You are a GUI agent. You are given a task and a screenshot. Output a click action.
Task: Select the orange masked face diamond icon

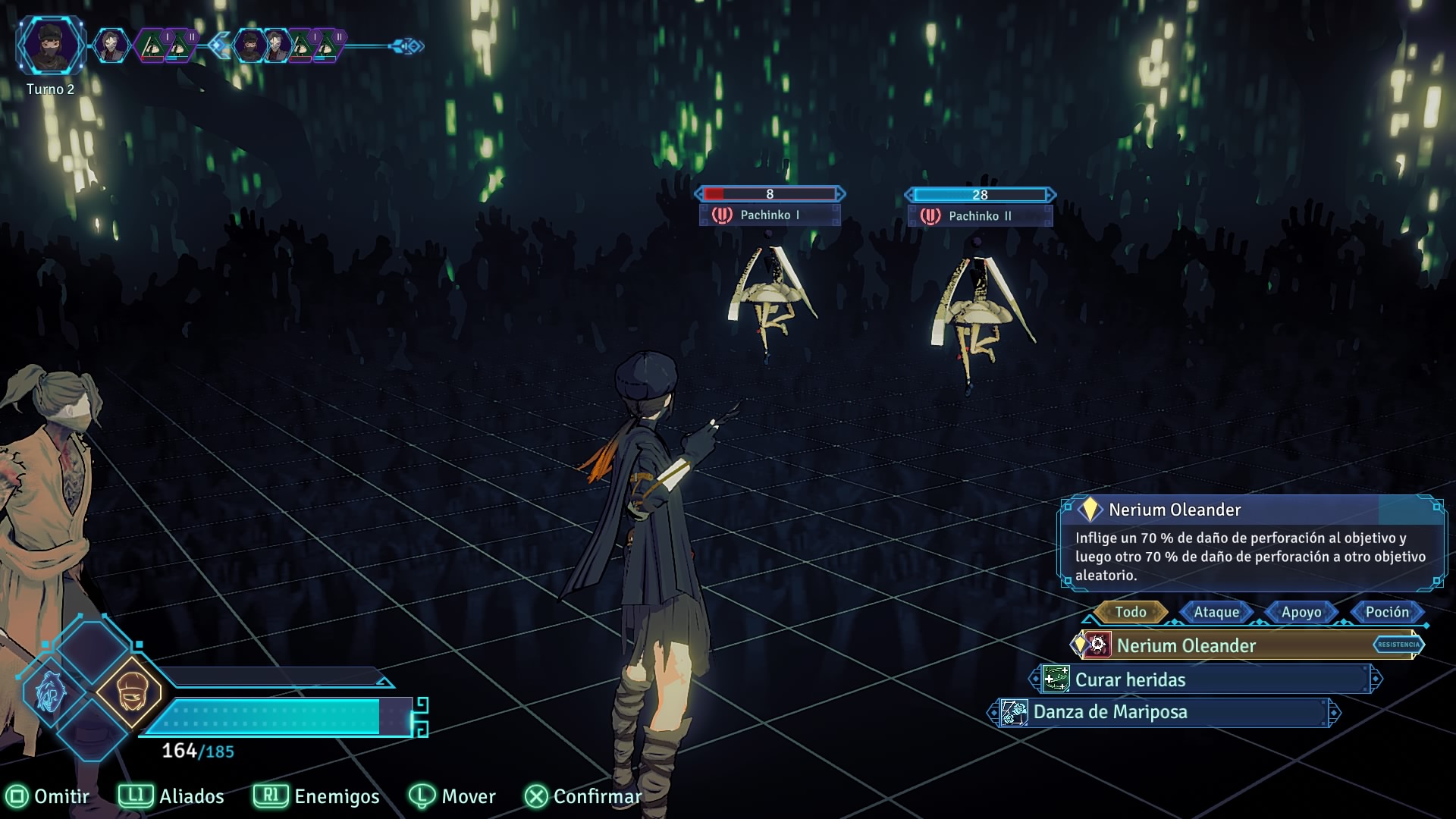tap(130, 692)
